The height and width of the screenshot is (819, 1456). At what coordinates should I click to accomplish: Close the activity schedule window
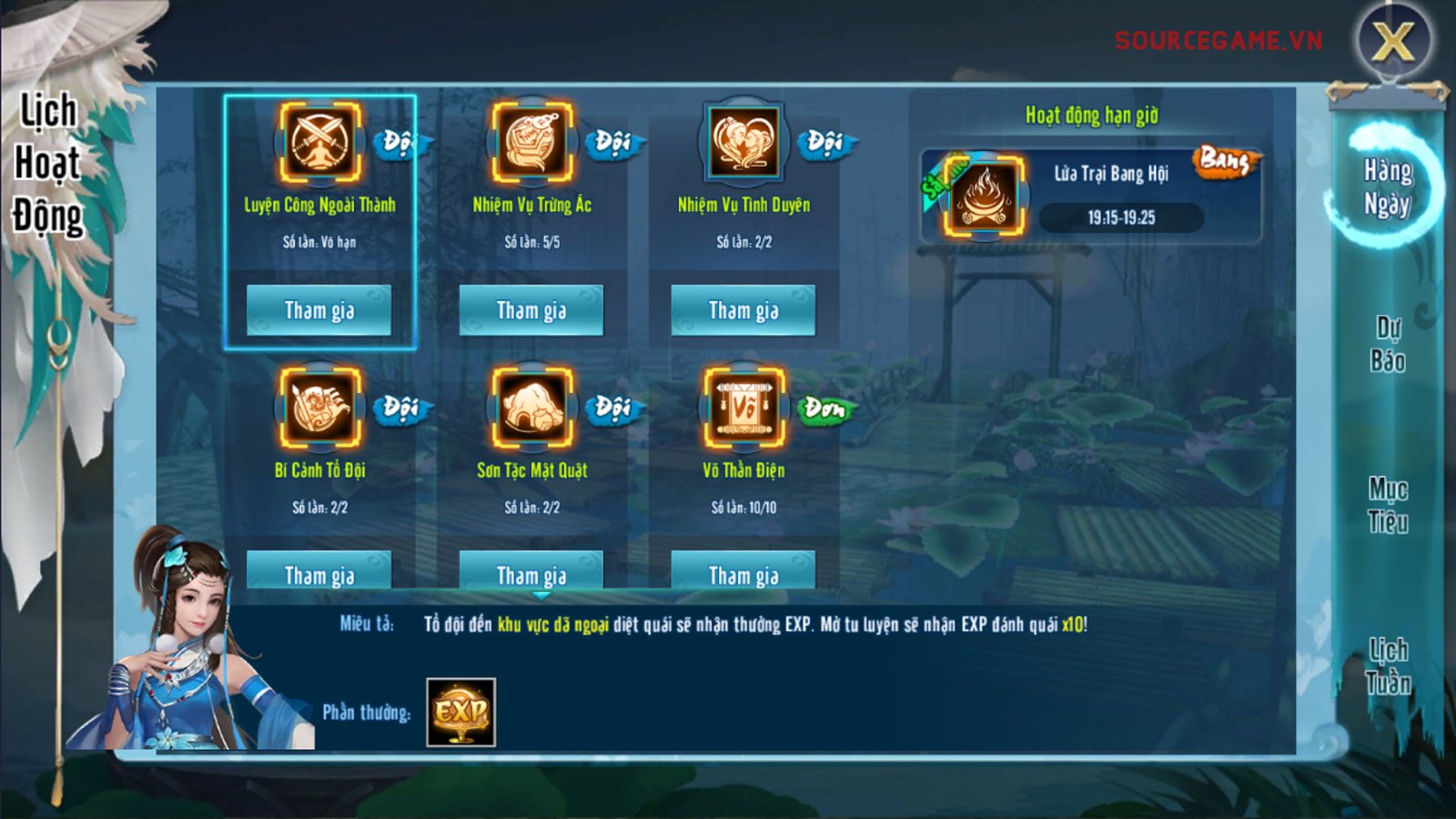1392,41
